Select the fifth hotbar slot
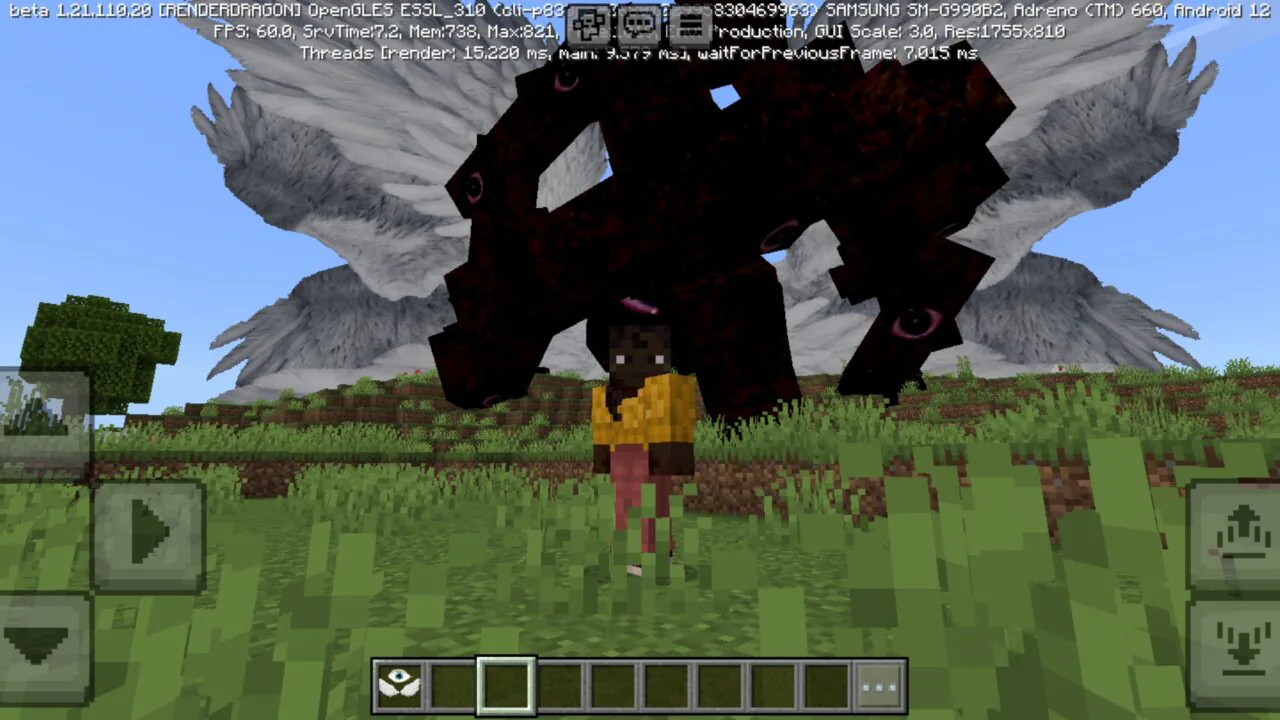This screenshot has height=720, width=1280. pyautogui.click(x=613, y=686)
